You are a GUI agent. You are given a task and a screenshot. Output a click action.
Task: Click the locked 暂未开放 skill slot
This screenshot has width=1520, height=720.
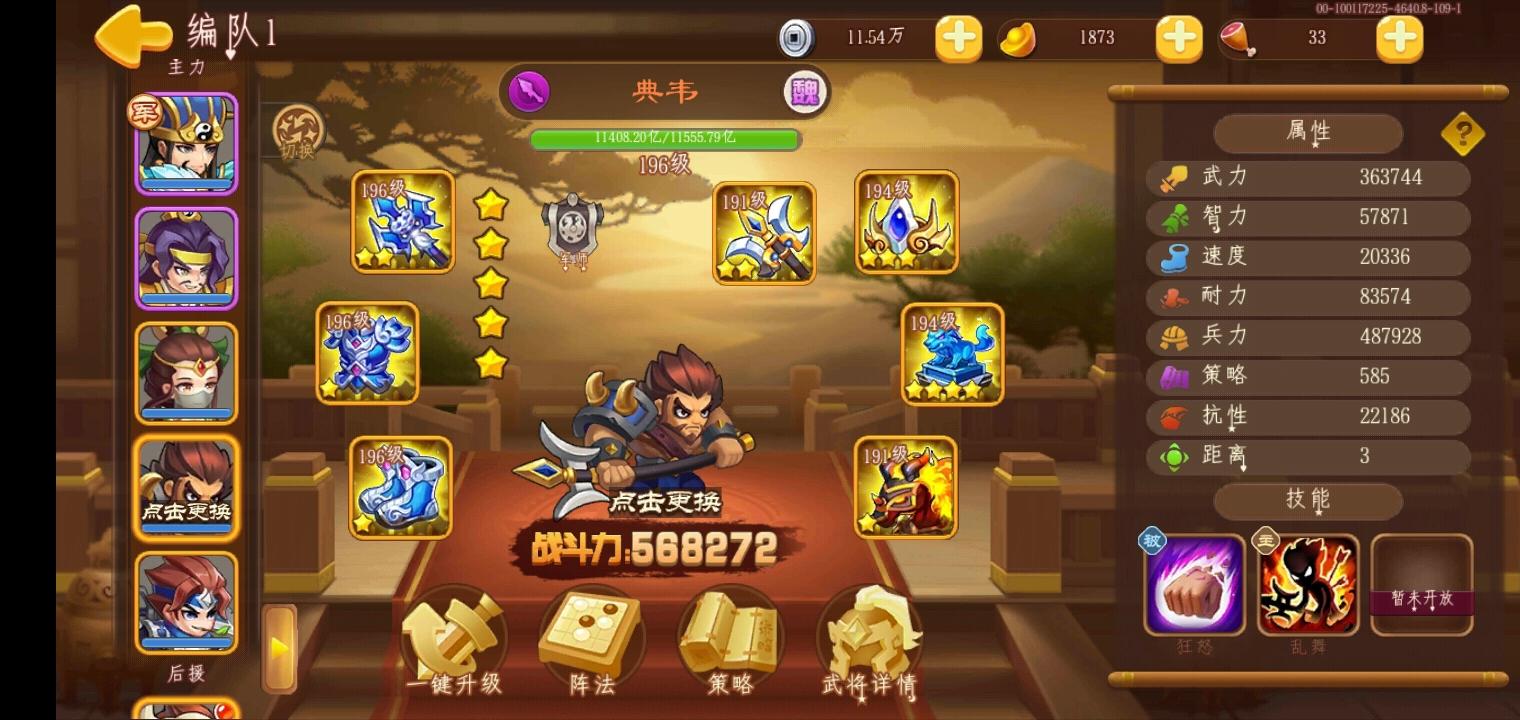(1422, 583)
